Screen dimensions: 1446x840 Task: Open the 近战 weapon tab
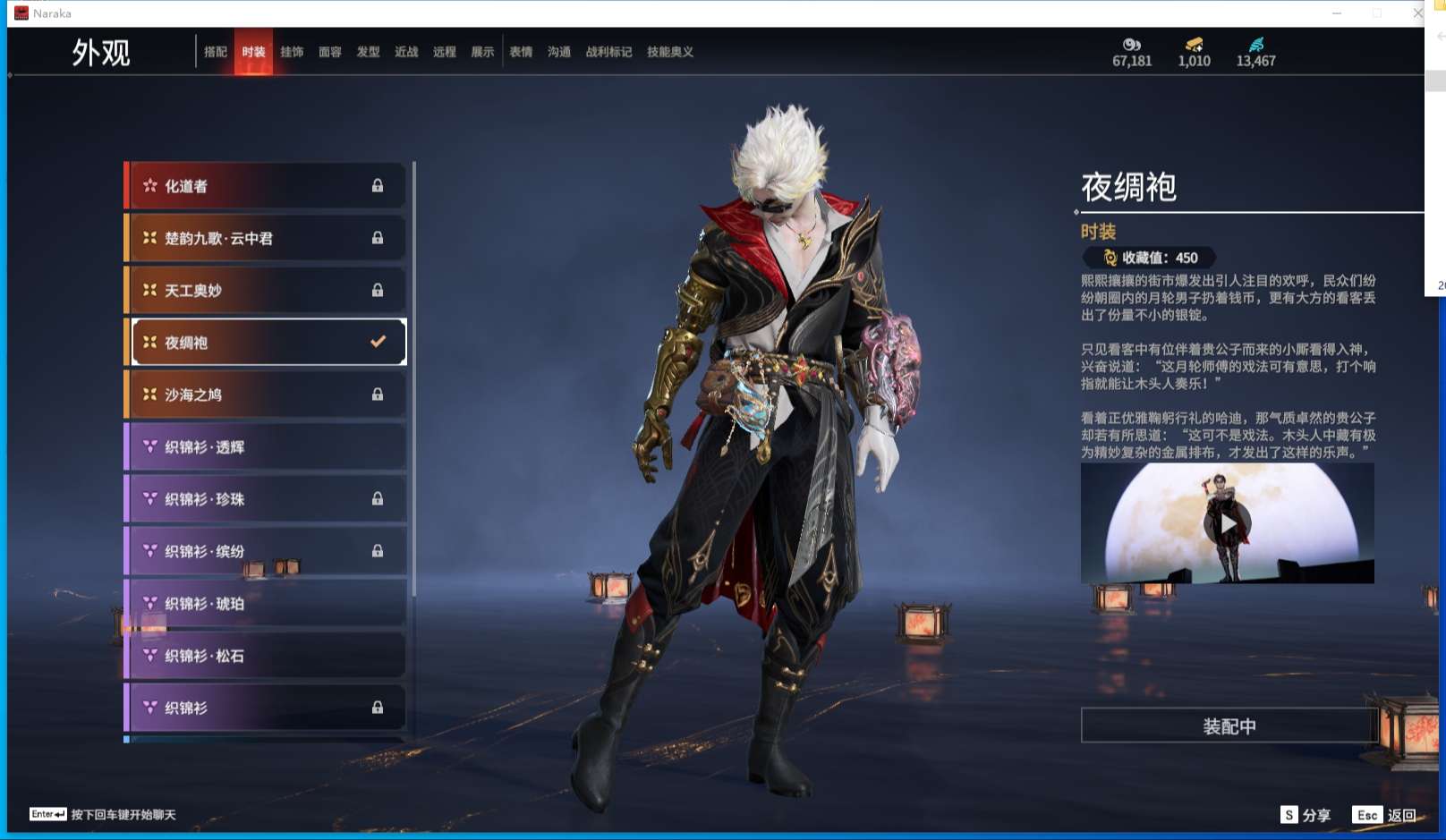click(406, 52)
